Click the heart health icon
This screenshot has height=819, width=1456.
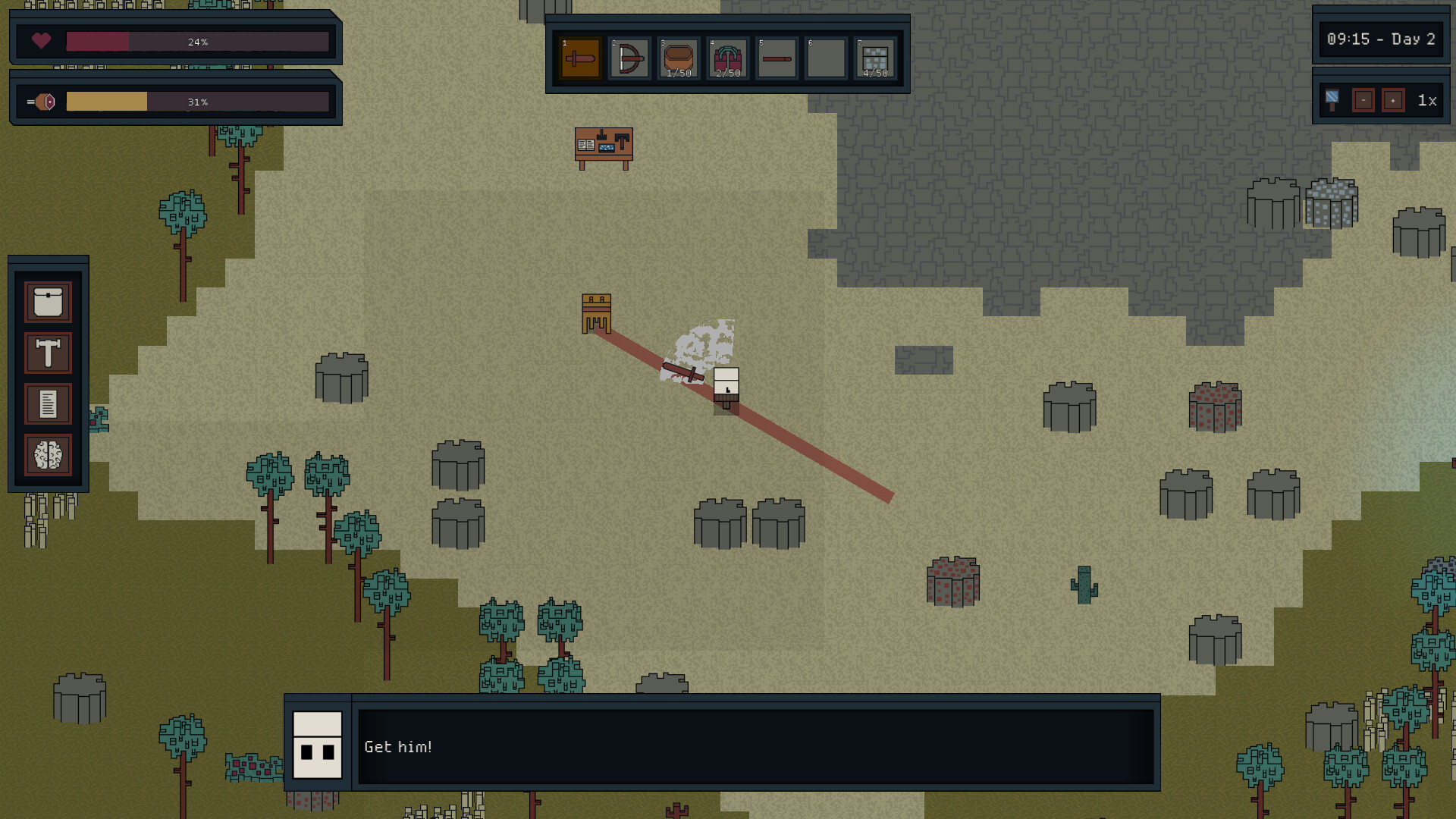[x=41, y=42]
